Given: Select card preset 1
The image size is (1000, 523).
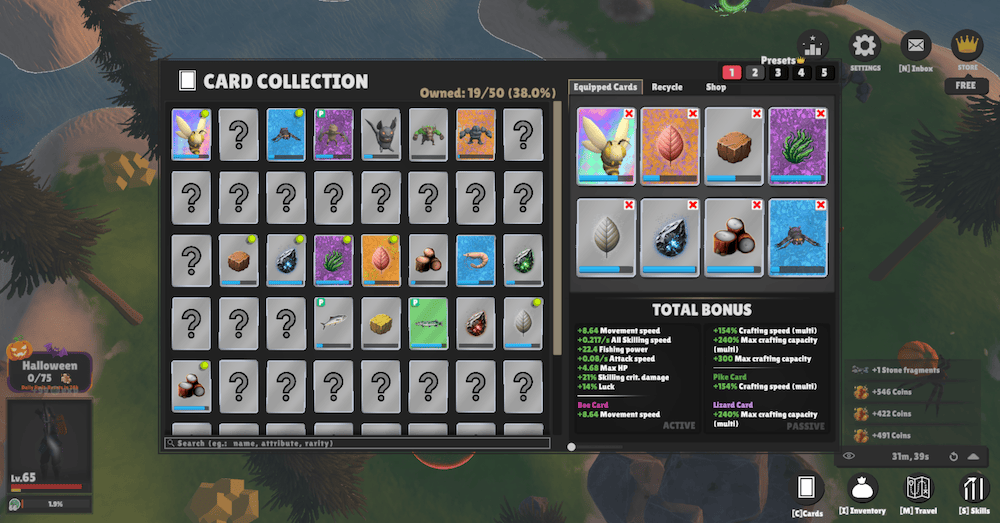Looking at the screenshot, I should point(731,73).
